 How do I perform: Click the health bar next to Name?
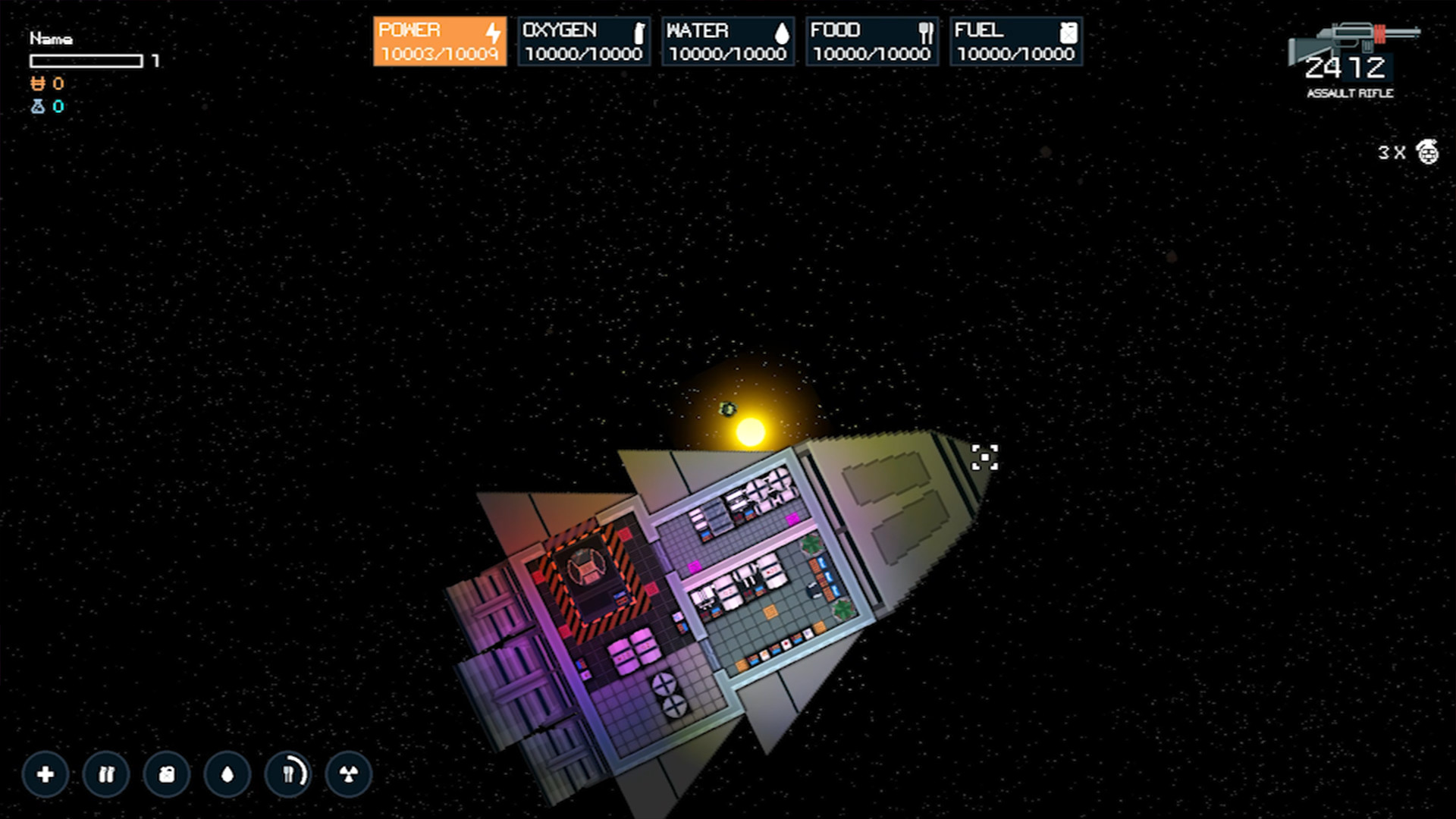pyautogui.click(x=86, y=61)
